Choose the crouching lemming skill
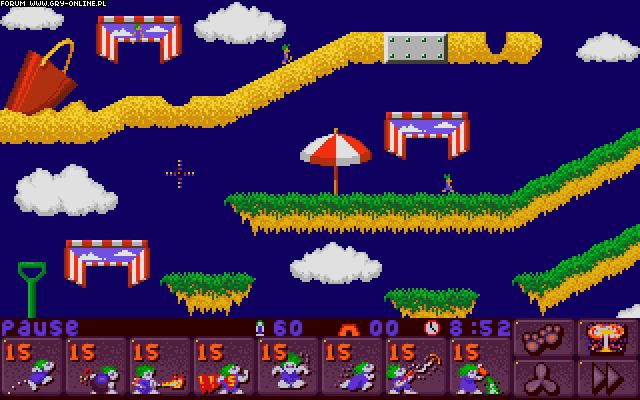Viewport: 640px width, 400px height. pos(353,368)
